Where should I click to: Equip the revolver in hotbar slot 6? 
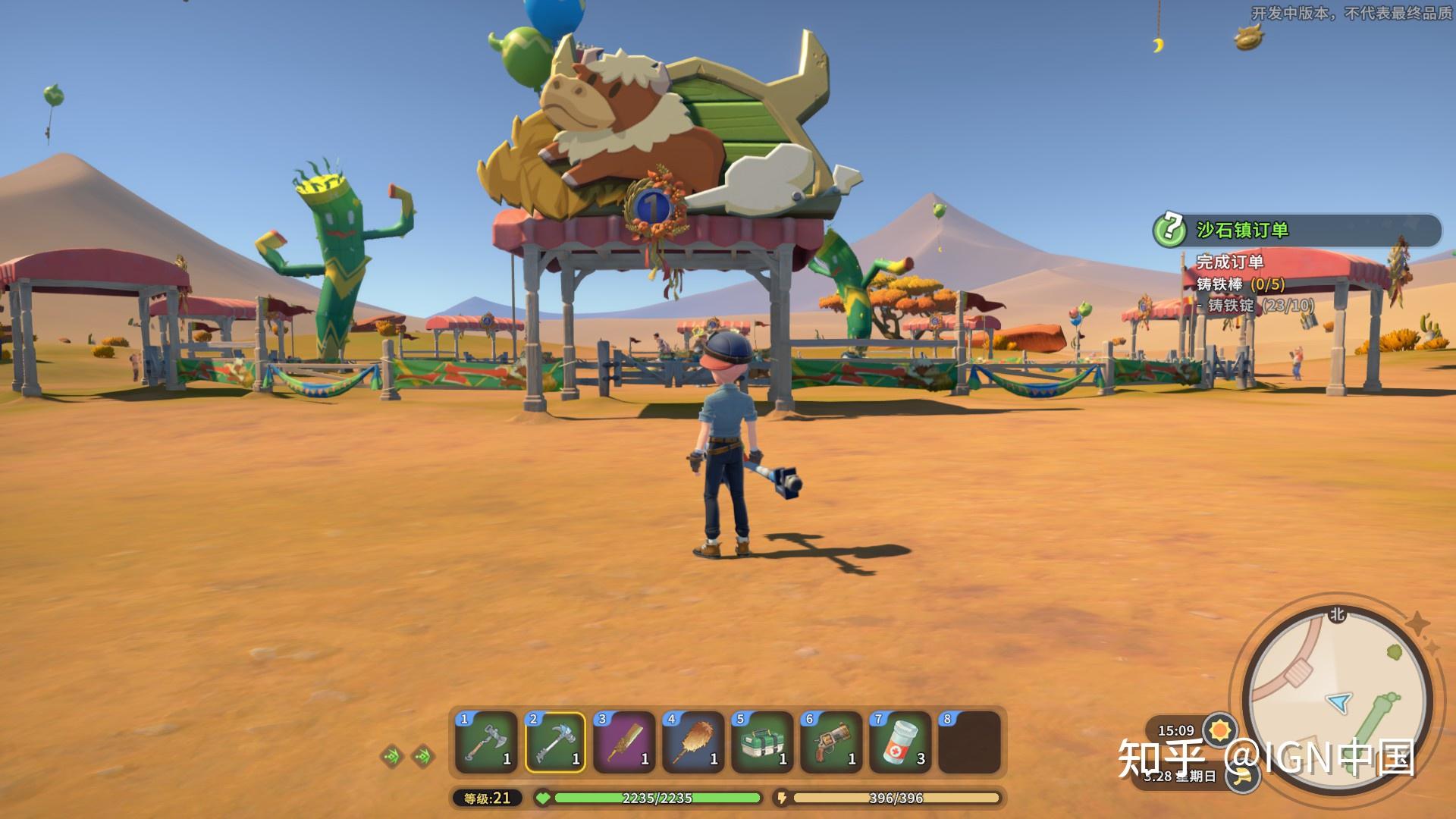coord(831,742)
